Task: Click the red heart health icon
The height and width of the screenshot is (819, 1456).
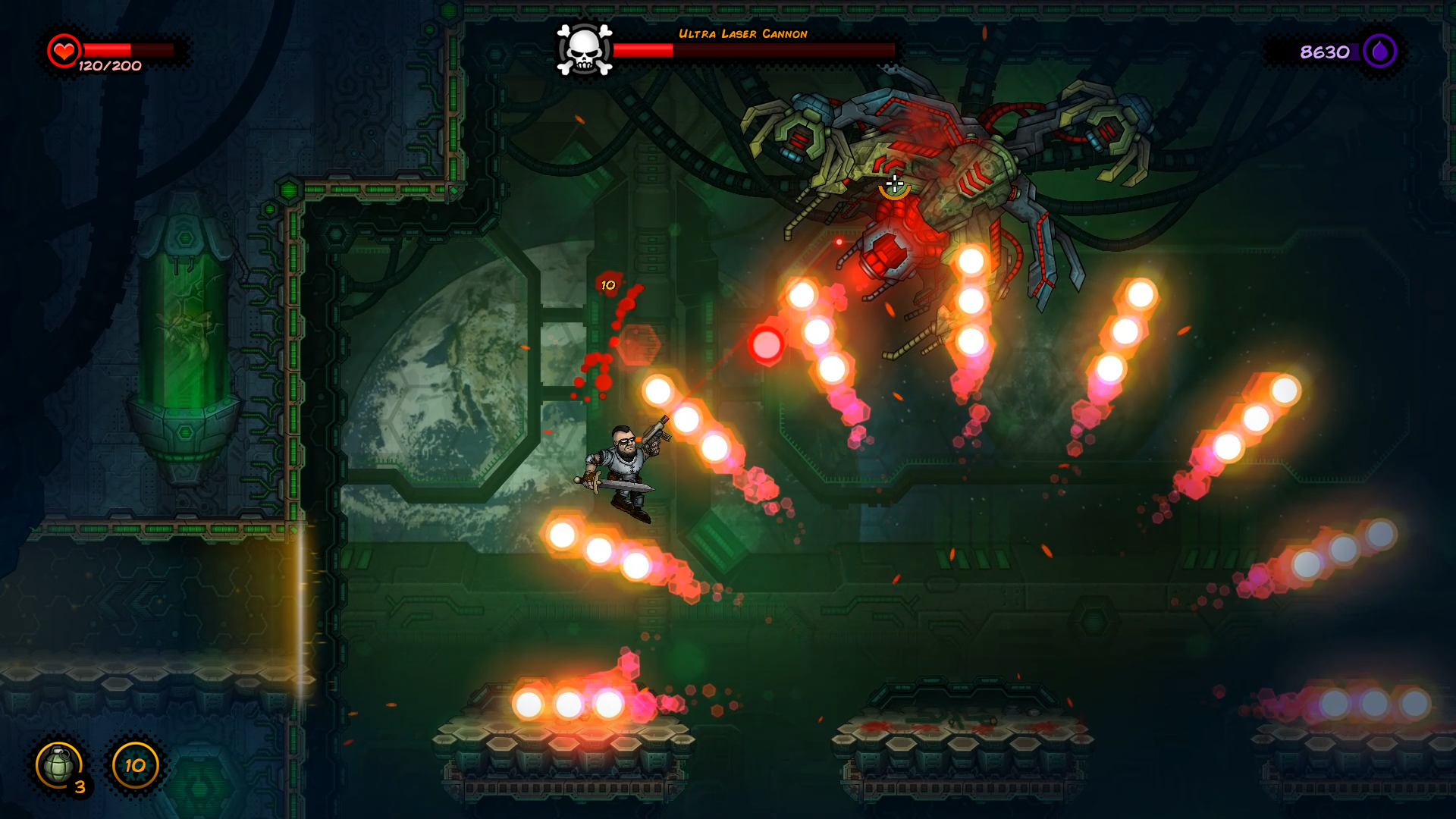Action: pos(64,51)
